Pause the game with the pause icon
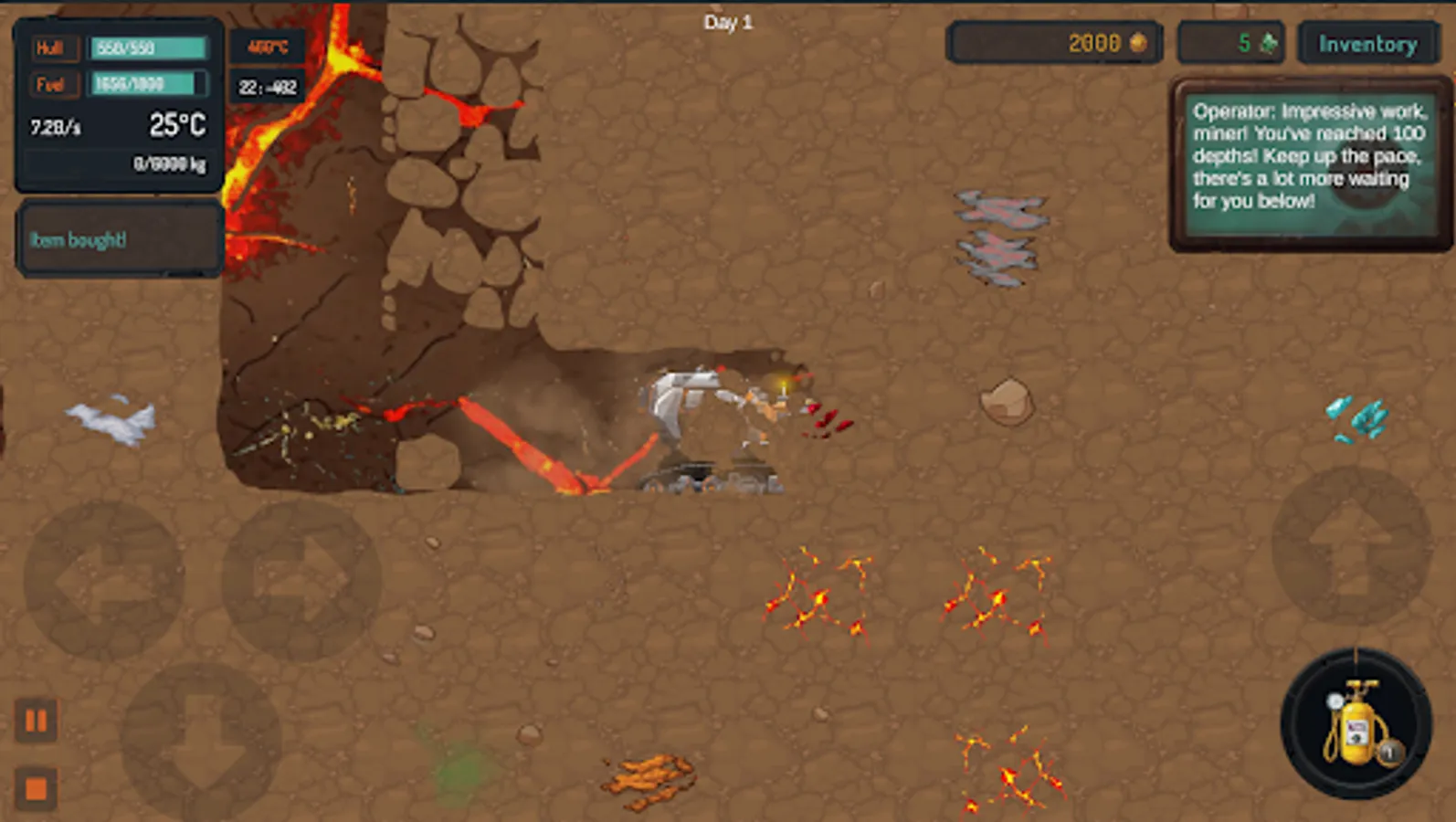The height and width of the screenshot is (822, 1456). point(38,721)
